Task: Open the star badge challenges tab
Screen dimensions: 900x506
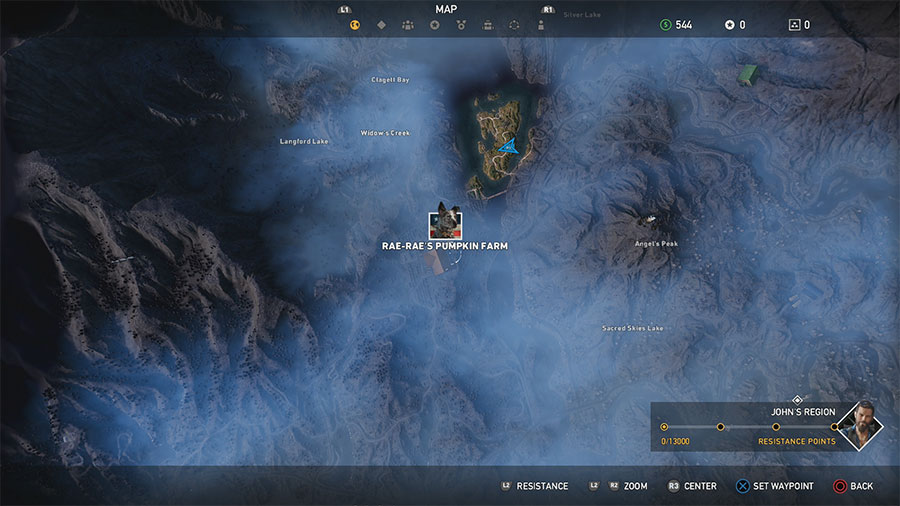Action: pyautogui.click(x=434, y=26)
